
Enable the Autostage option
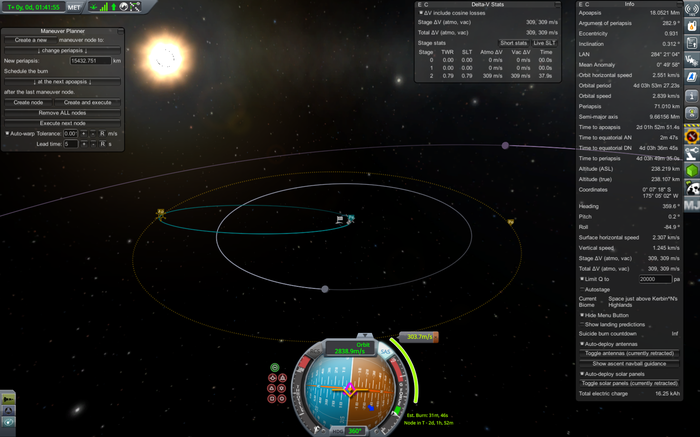583,289
